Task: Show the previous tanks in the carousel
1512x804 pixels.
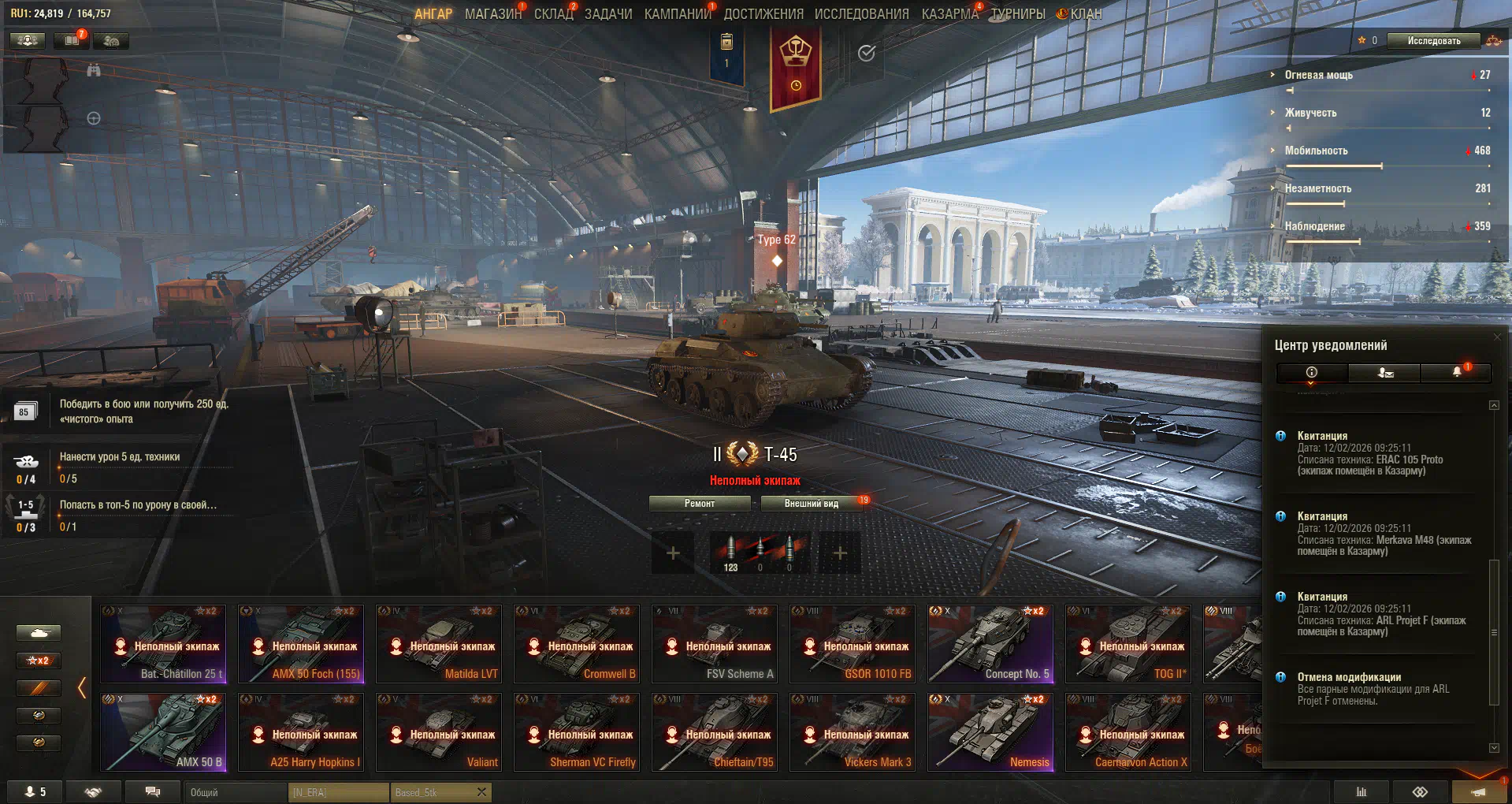Action: 82,688
